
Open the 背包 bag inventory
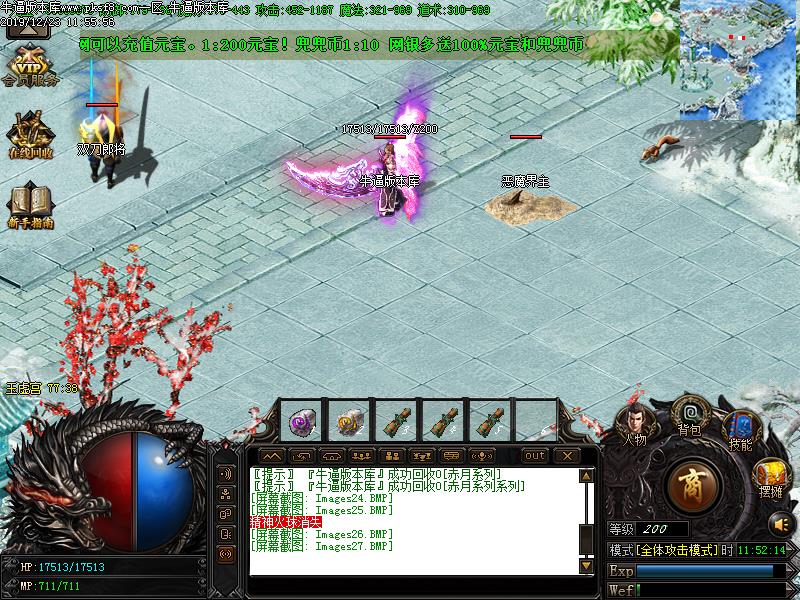[689, 415]
